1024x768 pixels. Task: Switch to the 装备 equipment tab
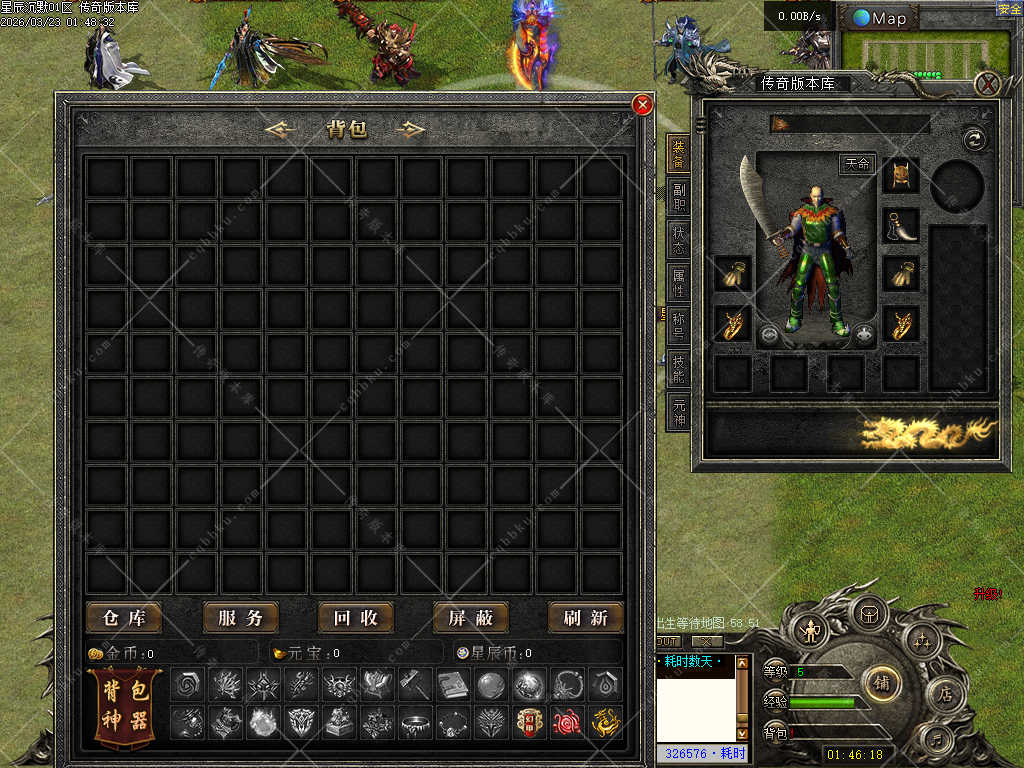(678, 152)
